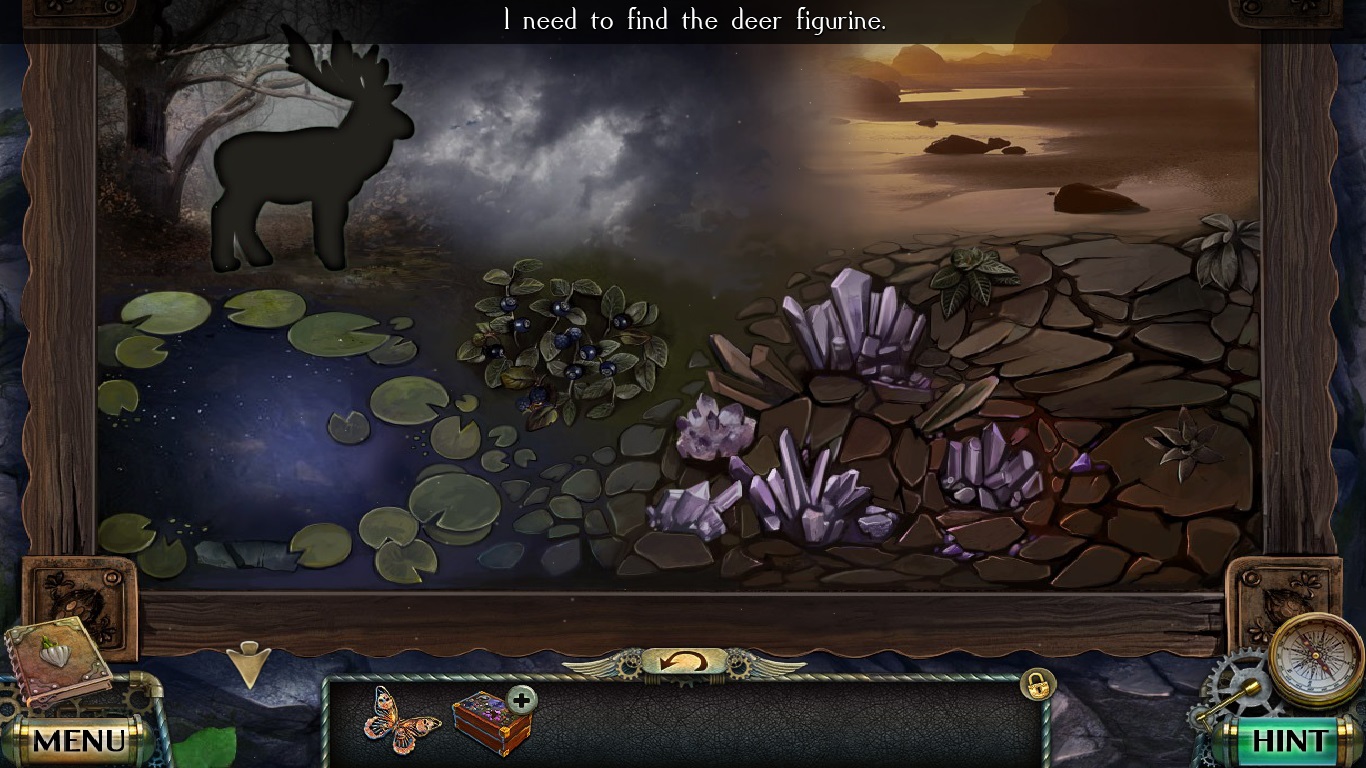The image size is (1366, 768).
Task: Click the small pink crystal cluster near the pond edge
Action: coord(710,430)
